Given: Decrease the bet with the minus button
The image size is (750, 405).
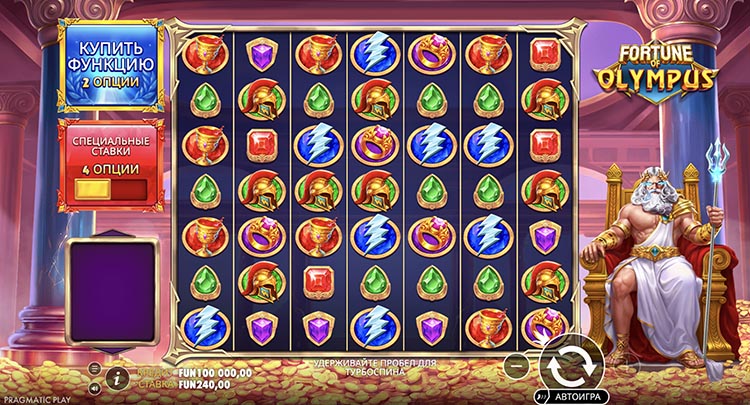Looking at the screenshot, I should coord(515,362).
